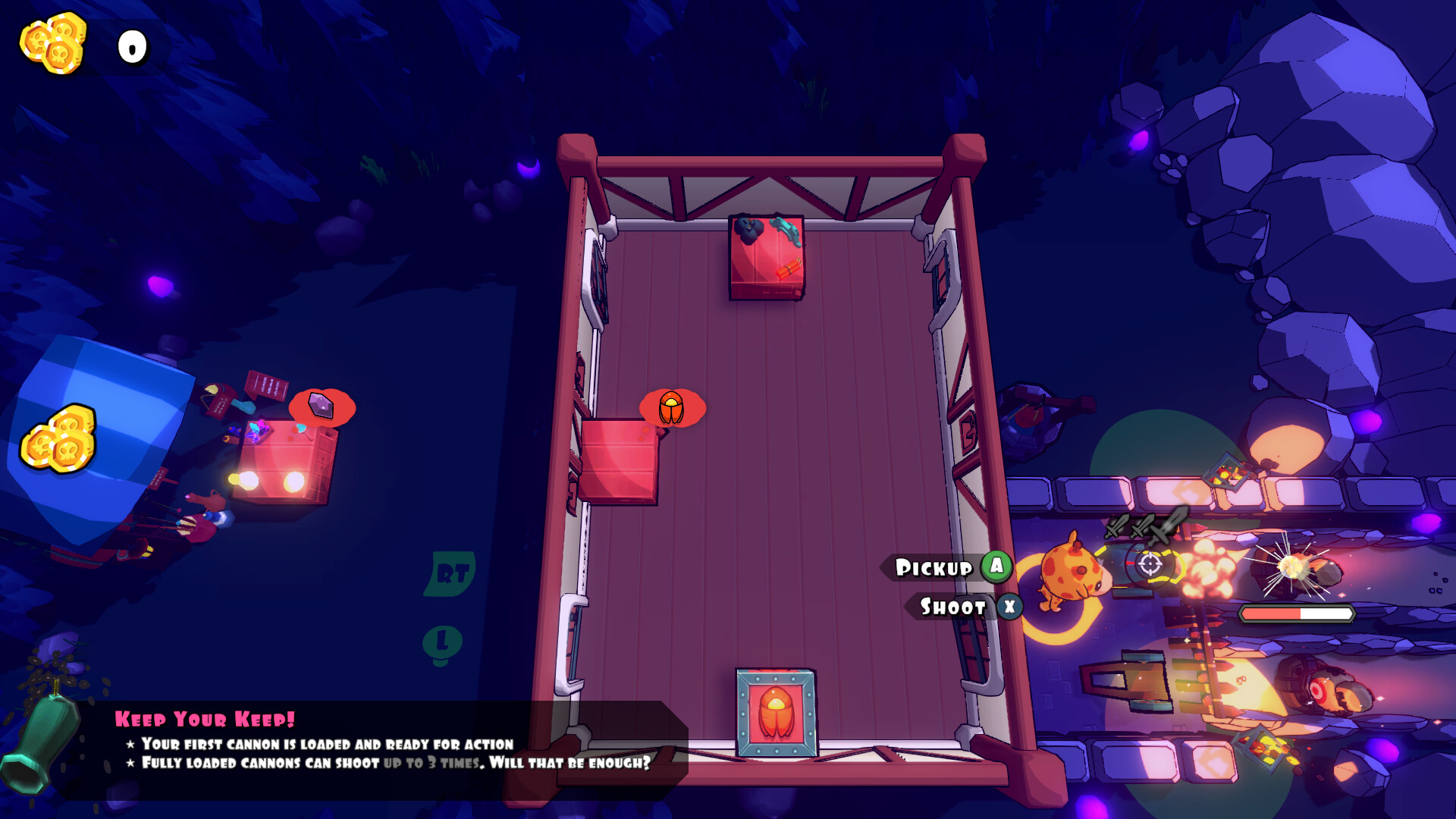Toggle the Shoot action prompt
The image size is (1456, 819).
click(x=954, y=607)
